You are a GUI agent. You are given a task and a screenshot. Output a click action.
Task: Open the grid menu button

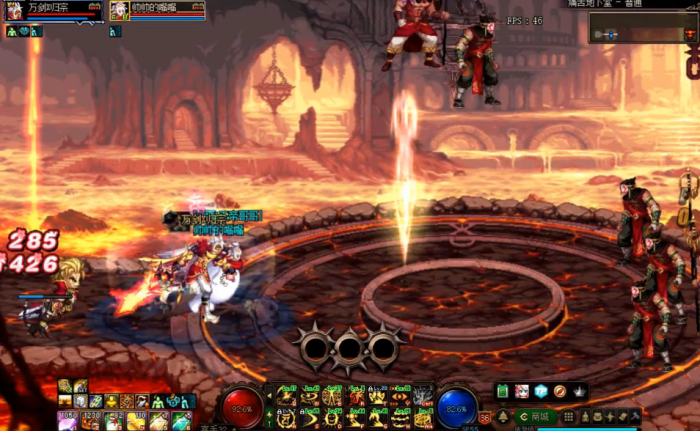tap(569, 416)
